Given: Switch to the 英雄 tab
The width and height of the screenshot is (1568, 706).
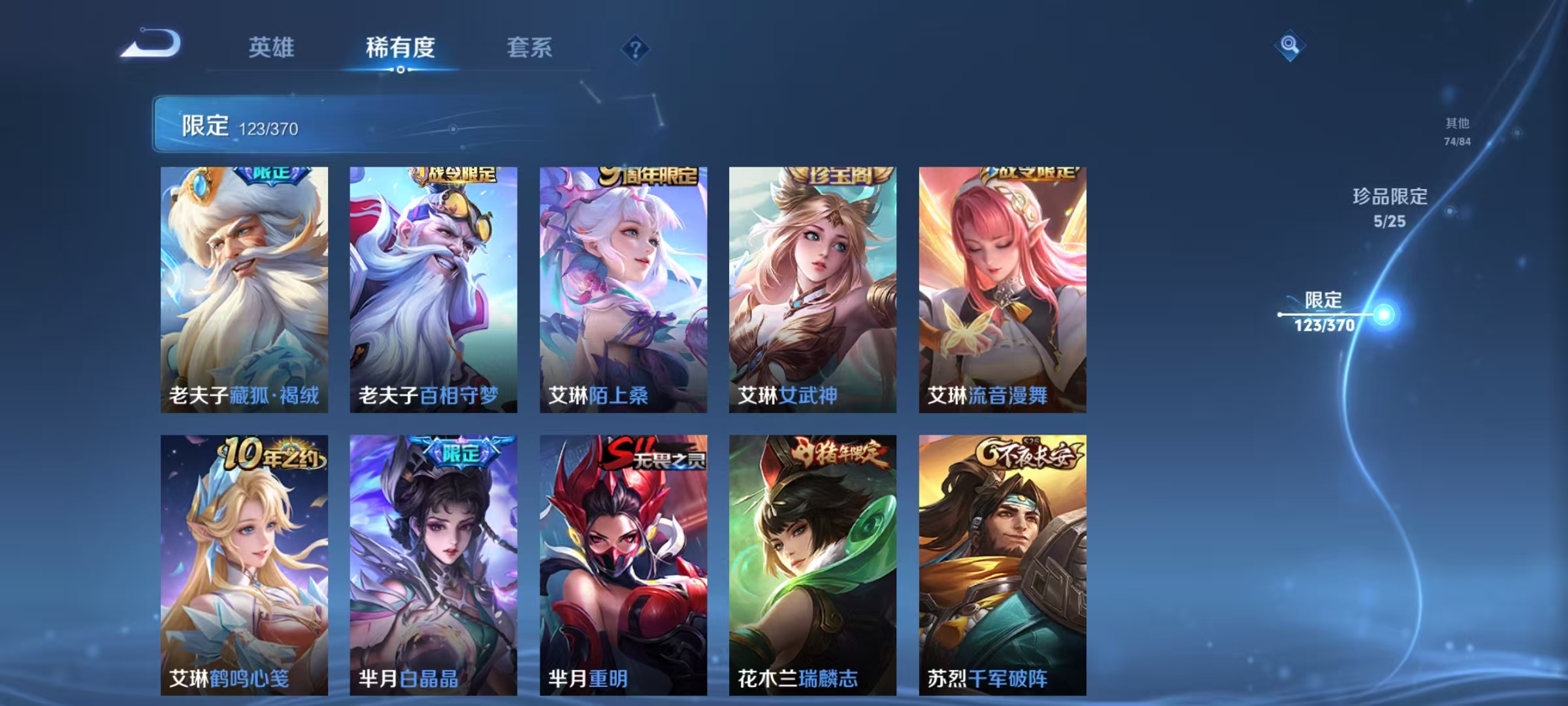Looking at the screenshot, I should [x=272, y=48].
